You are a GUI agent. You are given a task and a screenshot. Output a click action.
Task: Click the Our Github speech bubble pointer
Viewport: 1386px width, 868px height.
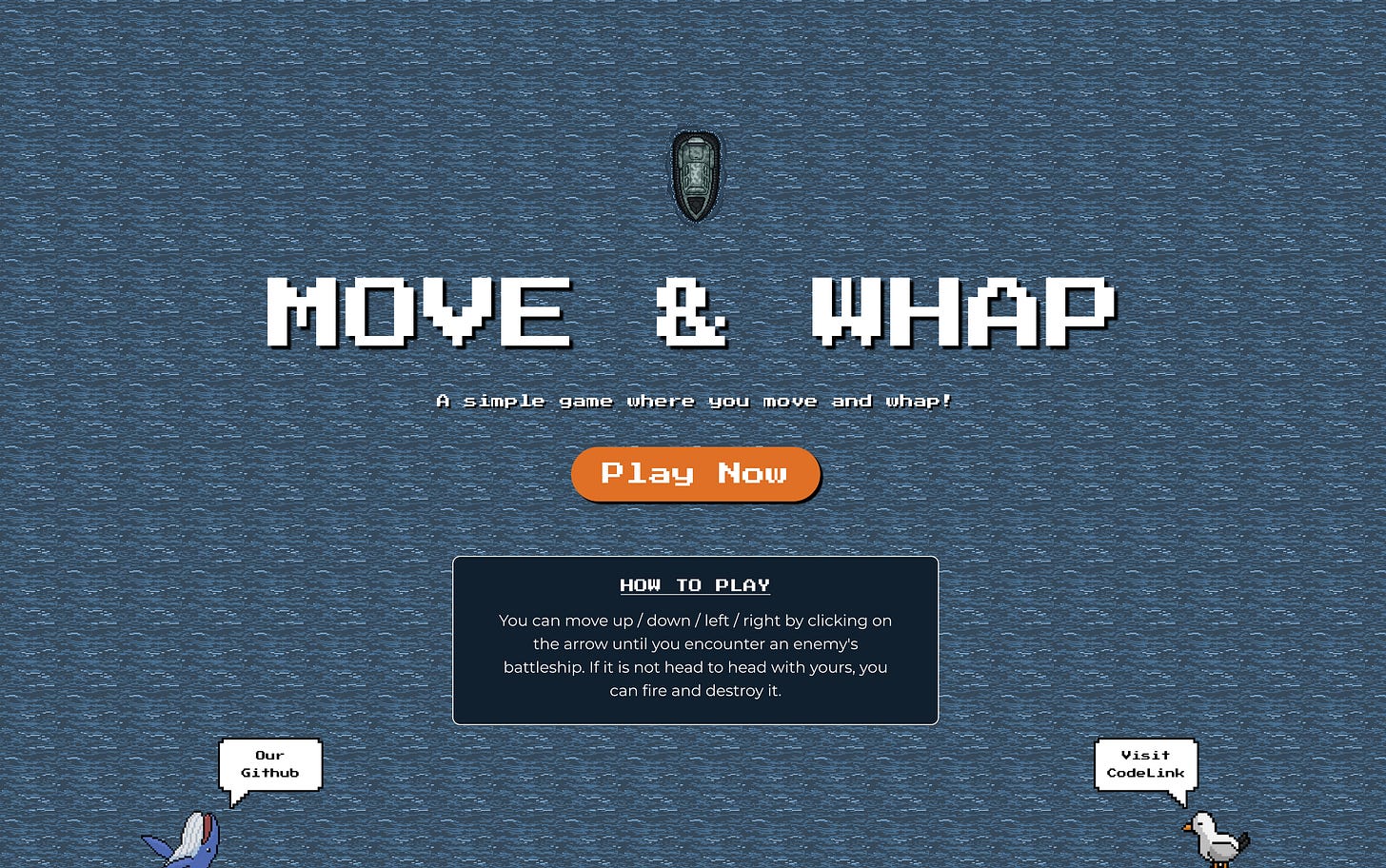click(x=236, y=798)
